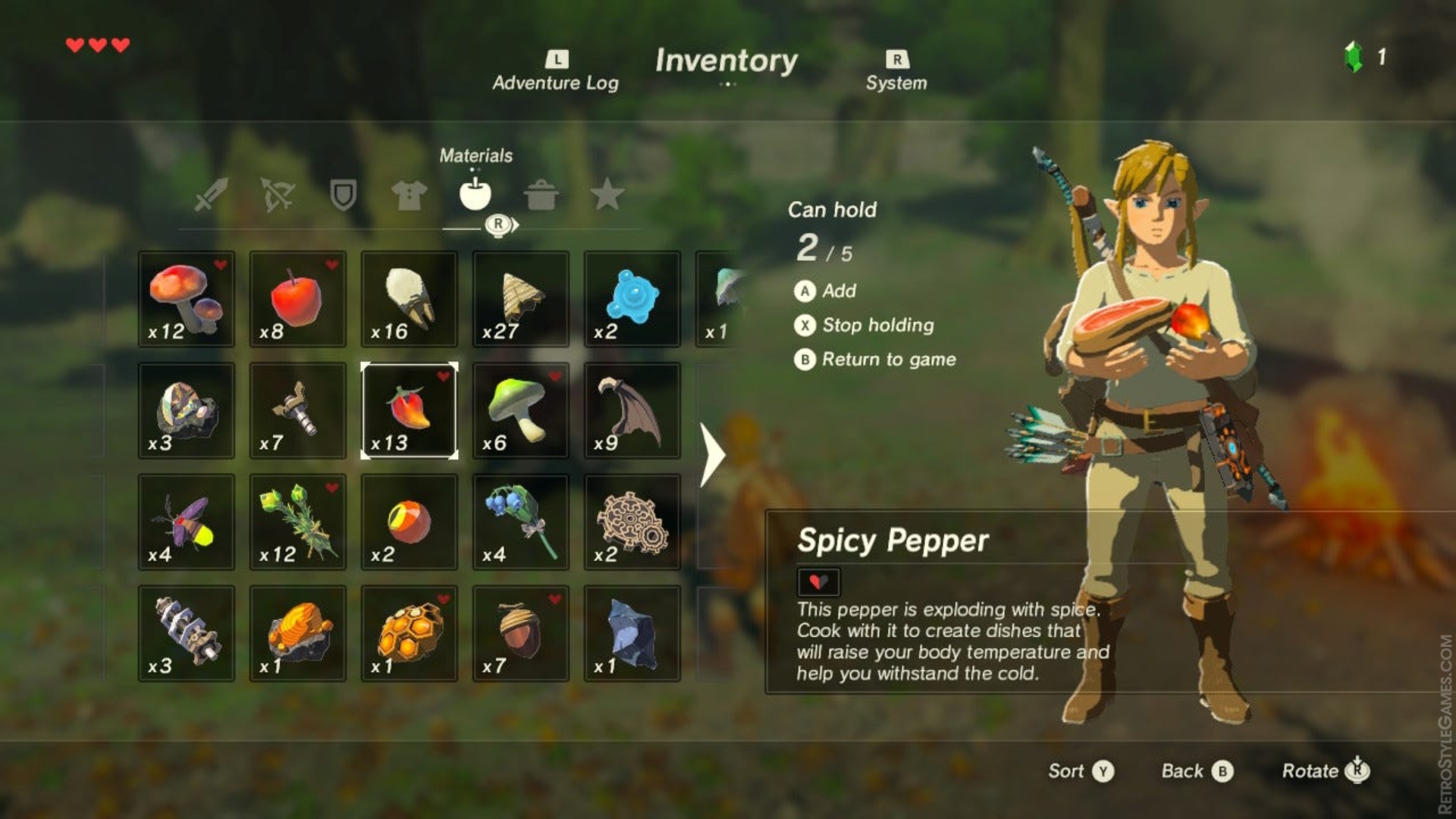Select the sword weapons category tab
Image resolution: width=1456 pixels, height=819 pixels.
[211, 194]
